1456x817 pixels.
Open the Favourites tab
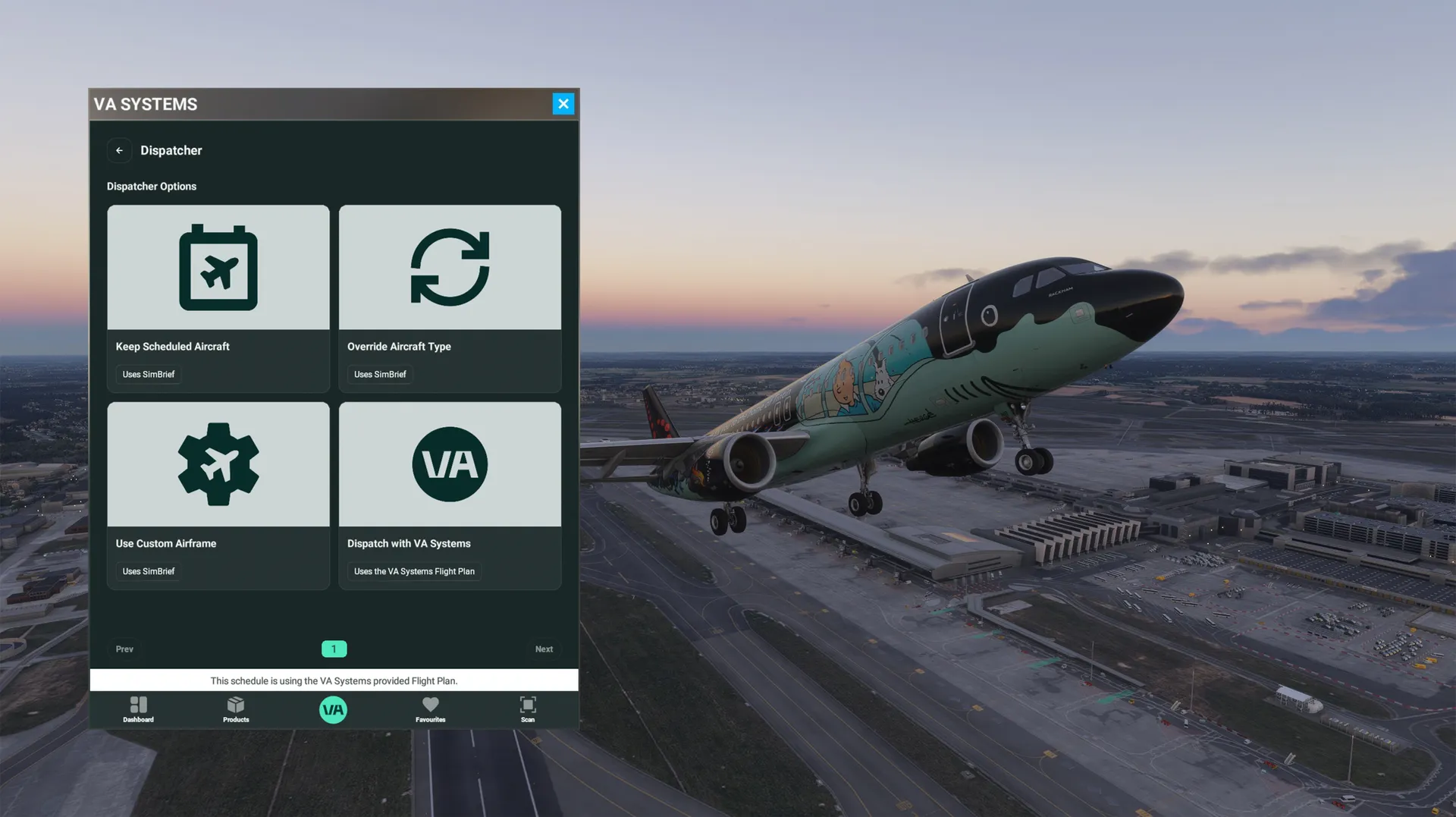click(x=430, y=709)
